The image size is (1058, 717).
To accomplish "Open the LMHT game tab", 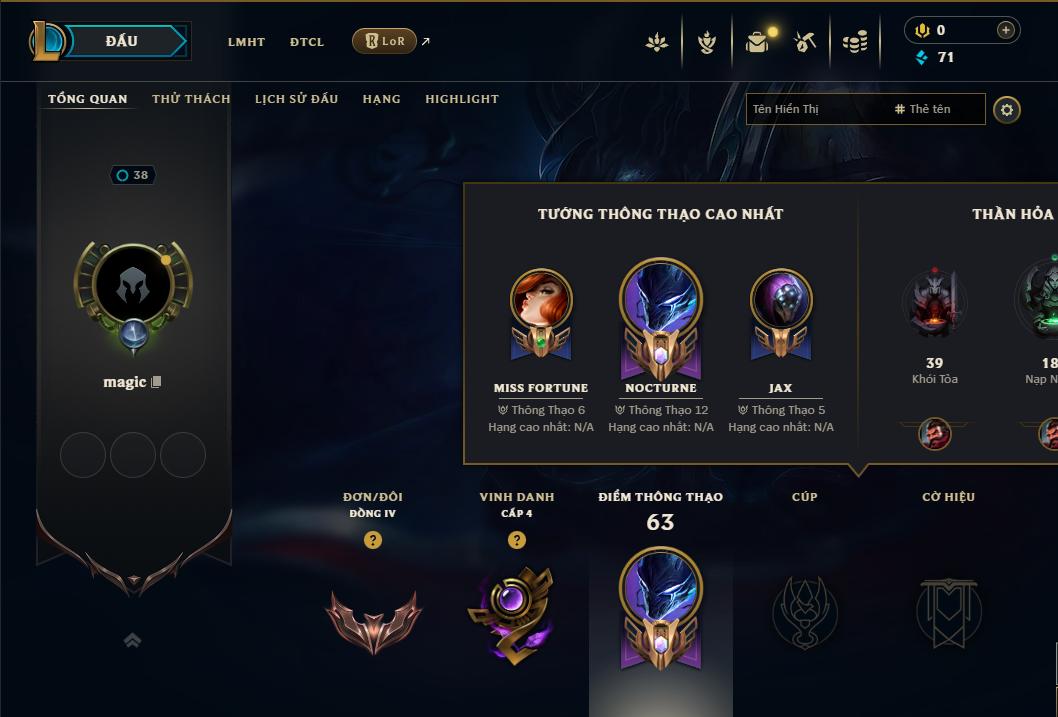I will pos(246,42).
